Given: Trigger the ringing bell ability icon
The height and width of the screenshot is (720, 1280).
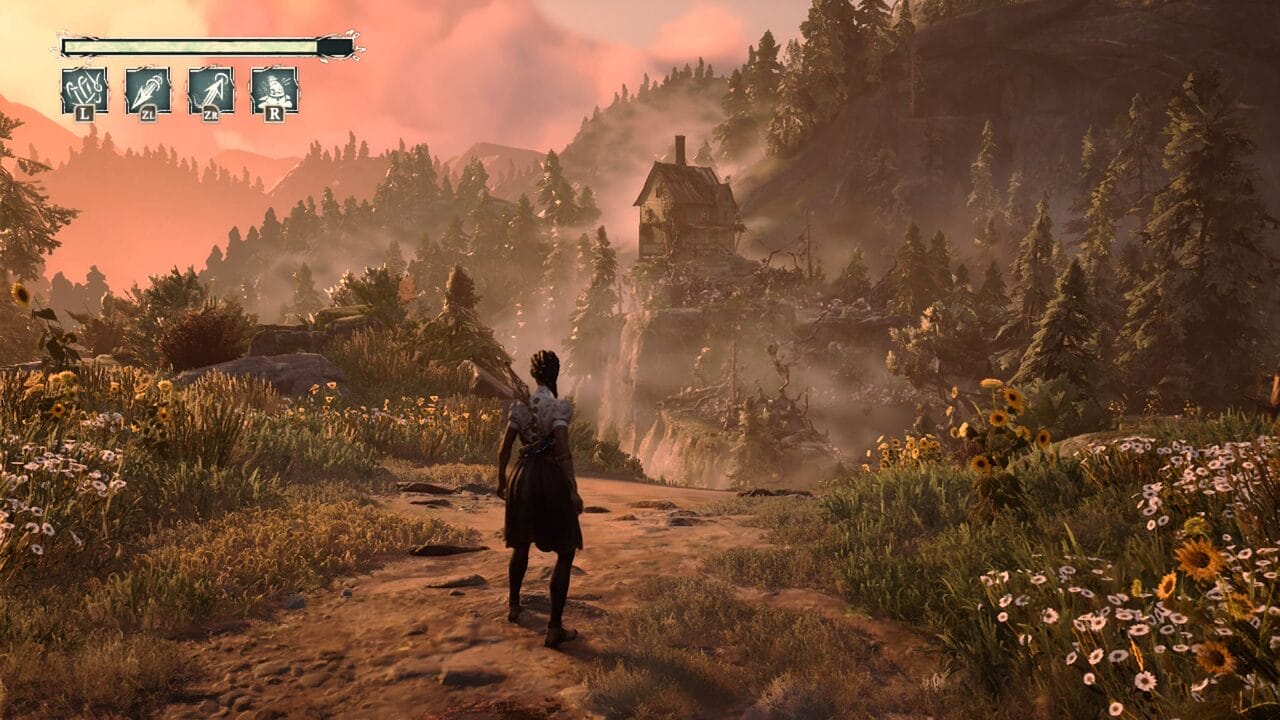Looking at the screenshot, I should coord(274,90).
